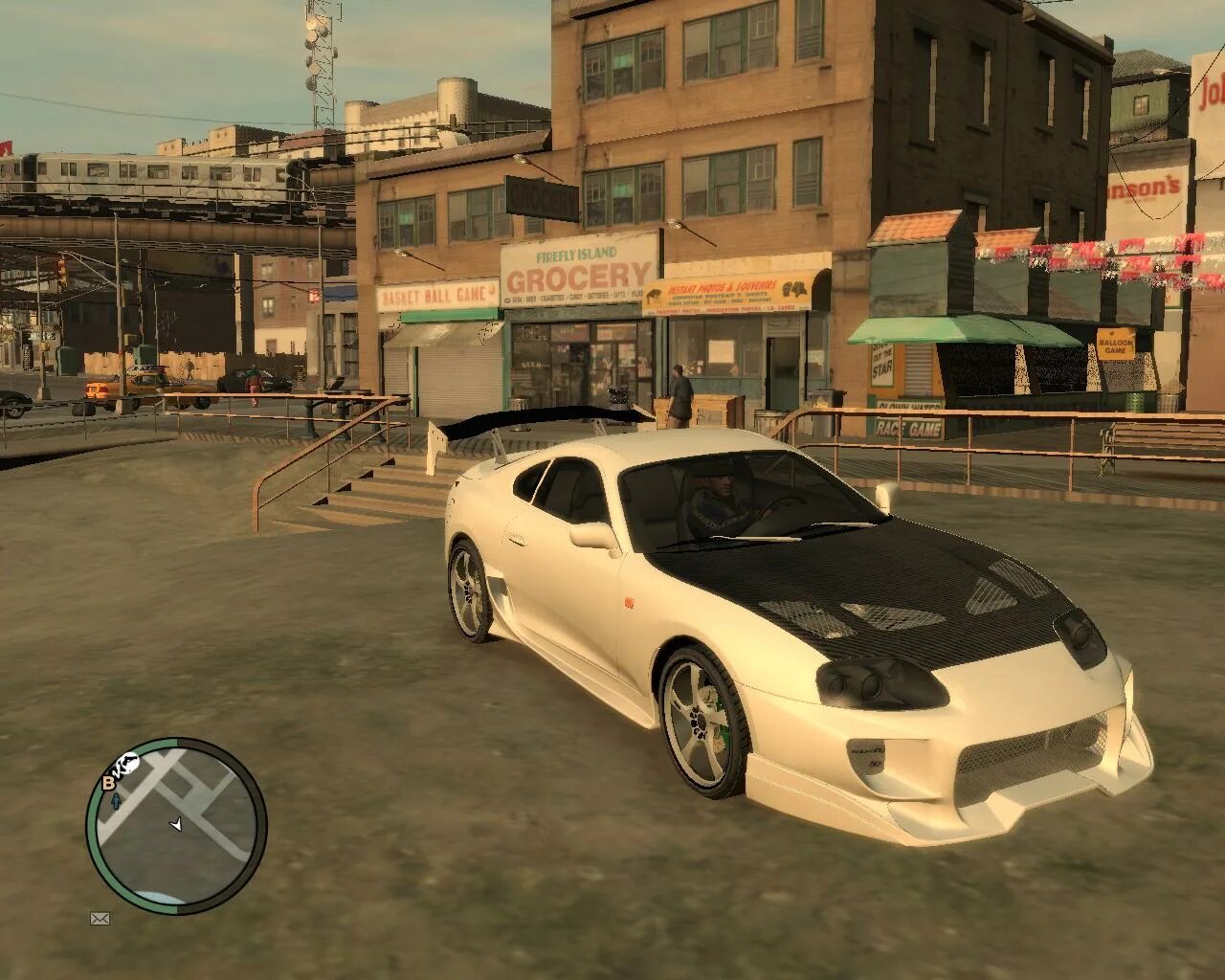Viewport: 1225px width, 980px height.
Task: Click the Race Game stall banner
Action: click(908, 429)
